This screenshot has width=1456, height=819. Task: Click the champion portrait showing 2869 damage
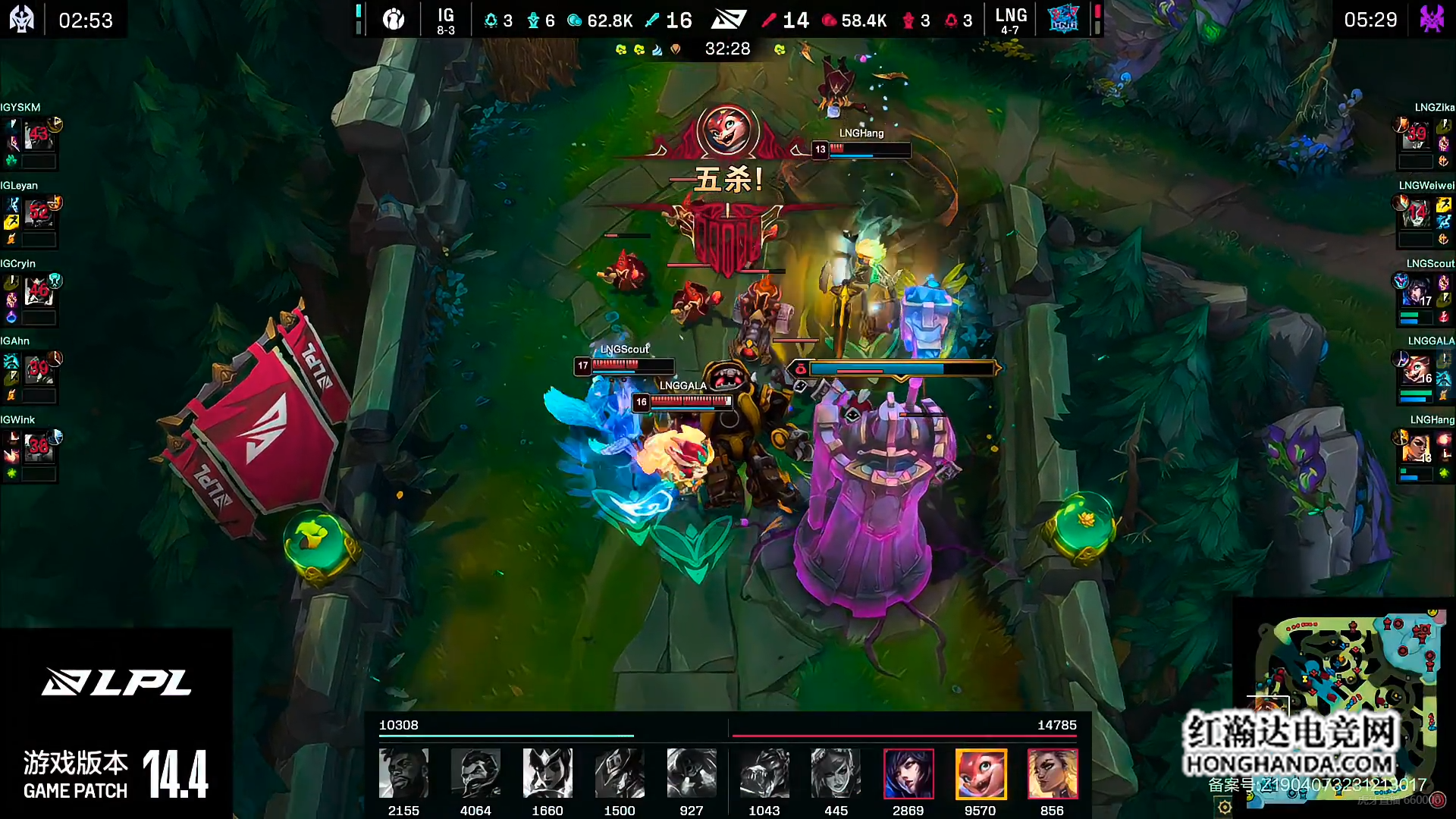click(908, 773)
